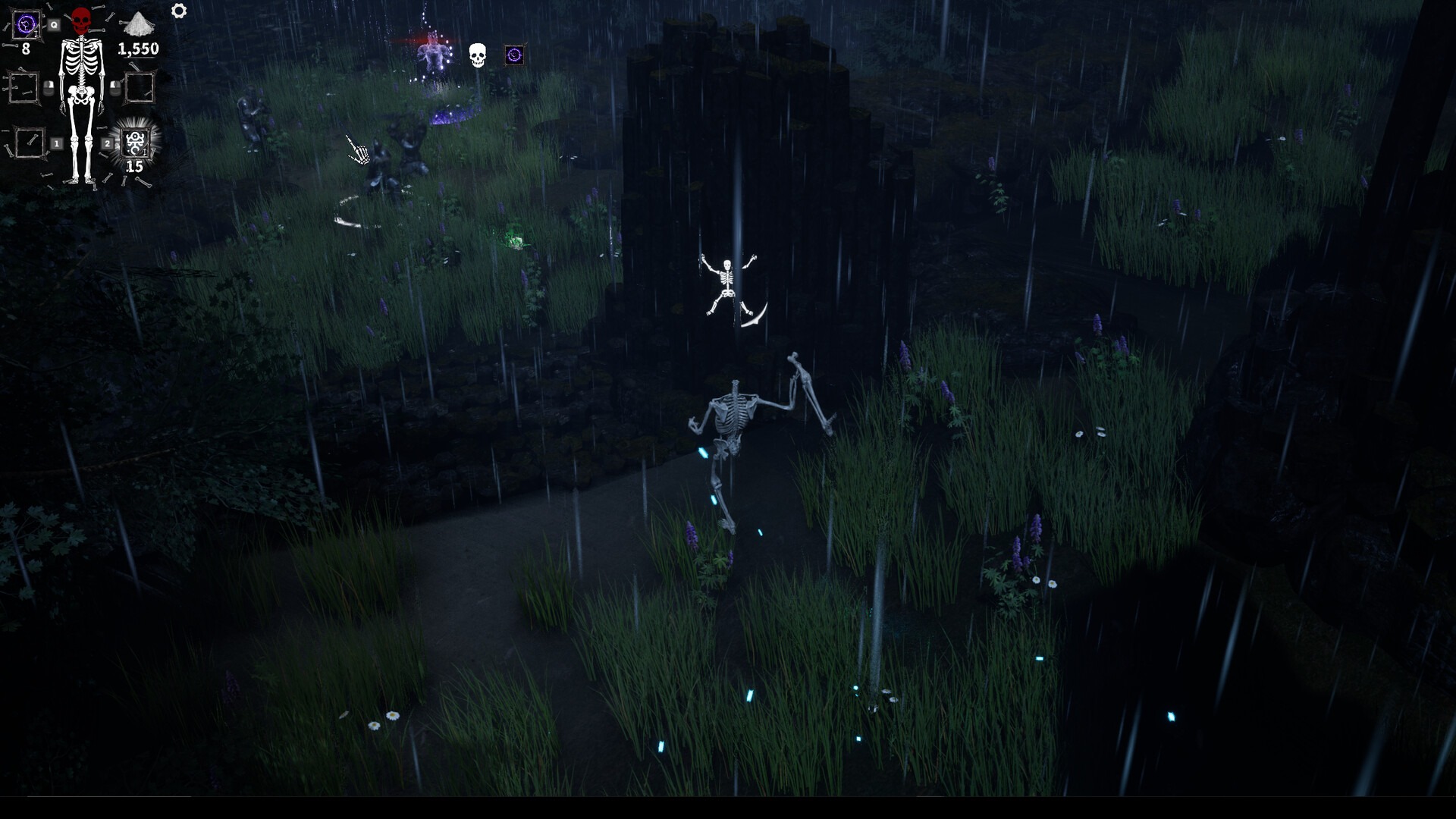Click the right mouse button ability slot
The height and width of the screenshot is (819, 1456).
coord(140,86)
